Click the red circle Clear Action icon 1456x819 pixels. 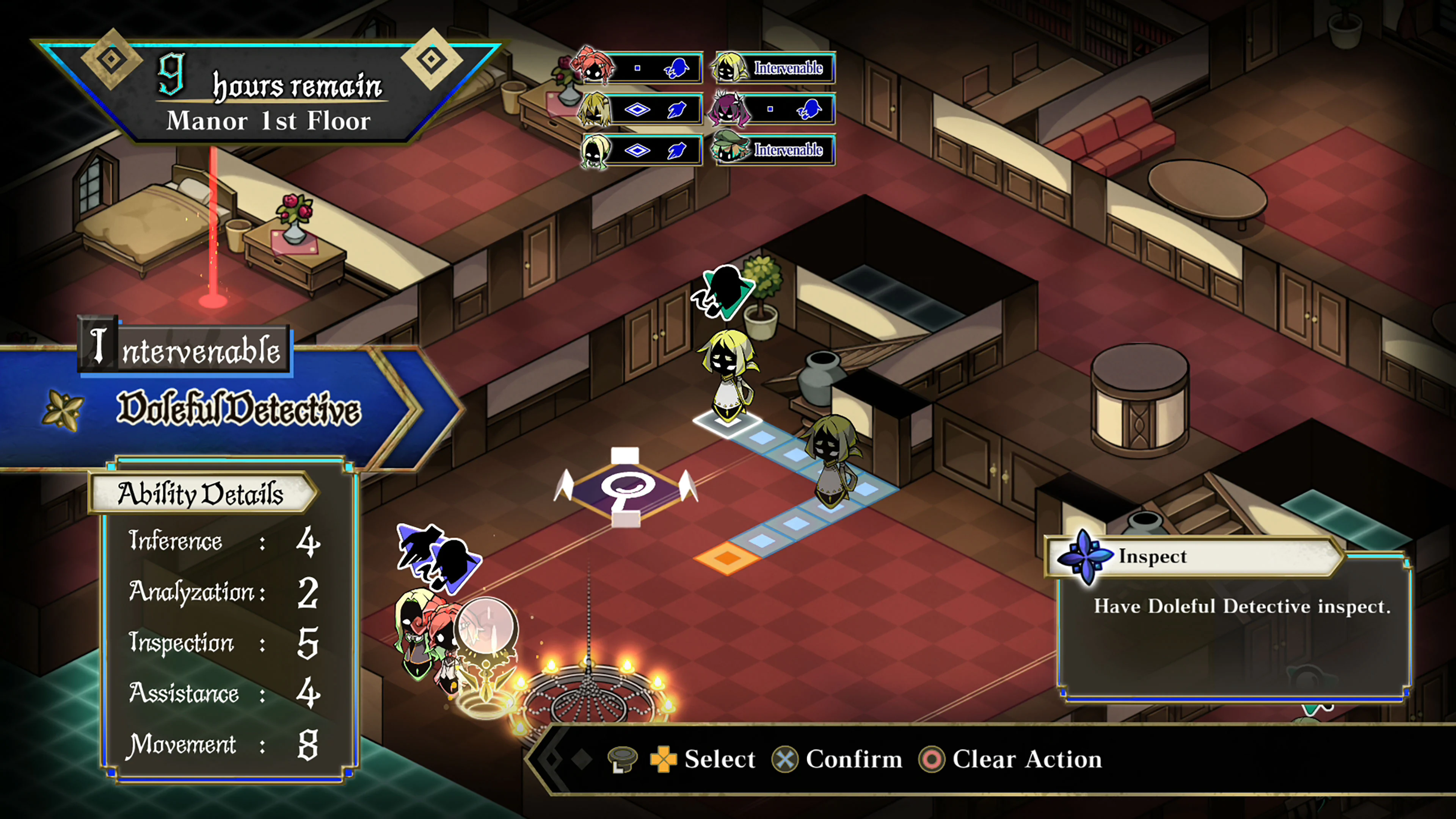[932, 758]
